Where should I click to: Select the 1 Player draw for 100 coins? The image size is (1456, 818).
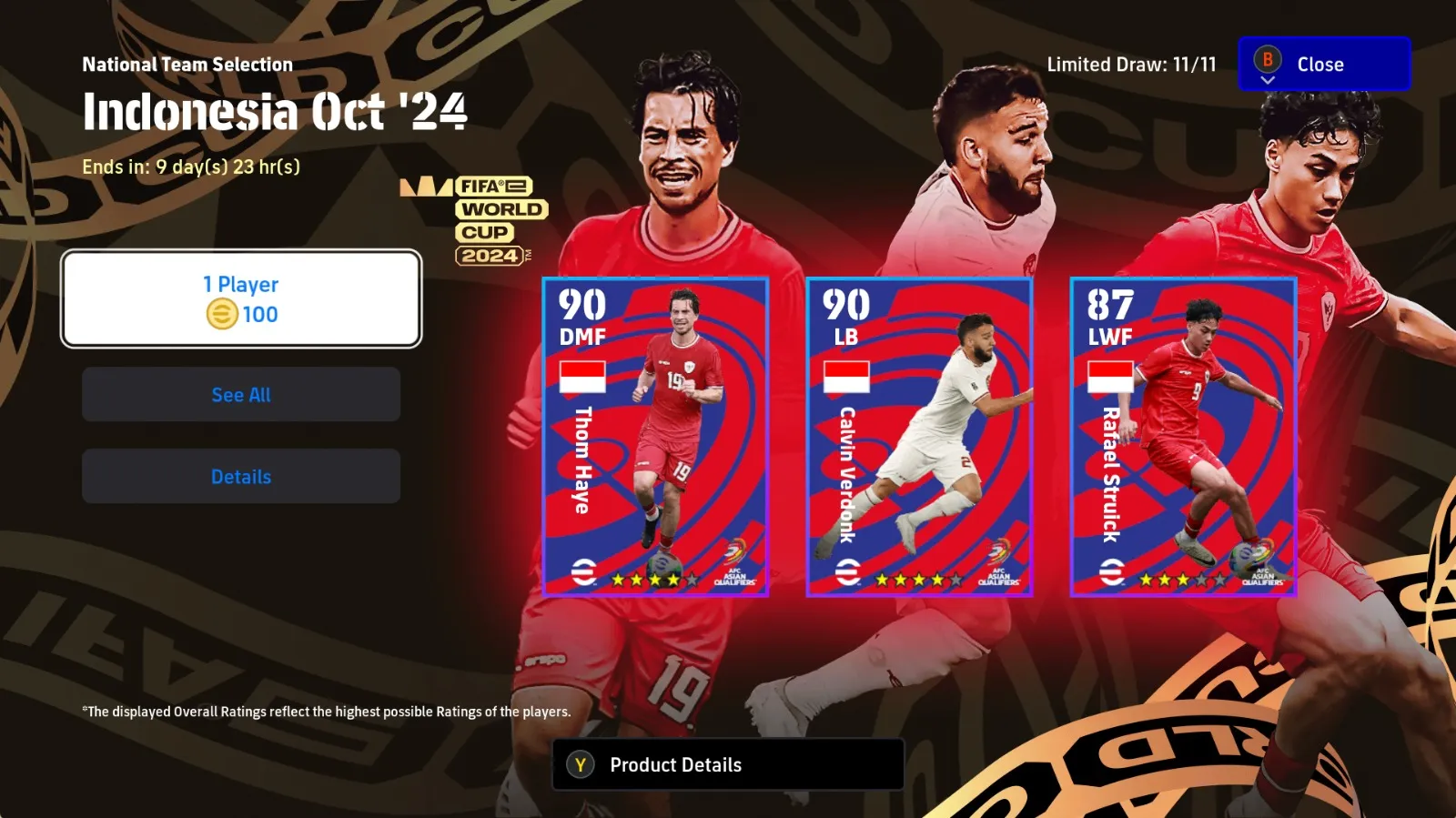click(x=241, y=299)
